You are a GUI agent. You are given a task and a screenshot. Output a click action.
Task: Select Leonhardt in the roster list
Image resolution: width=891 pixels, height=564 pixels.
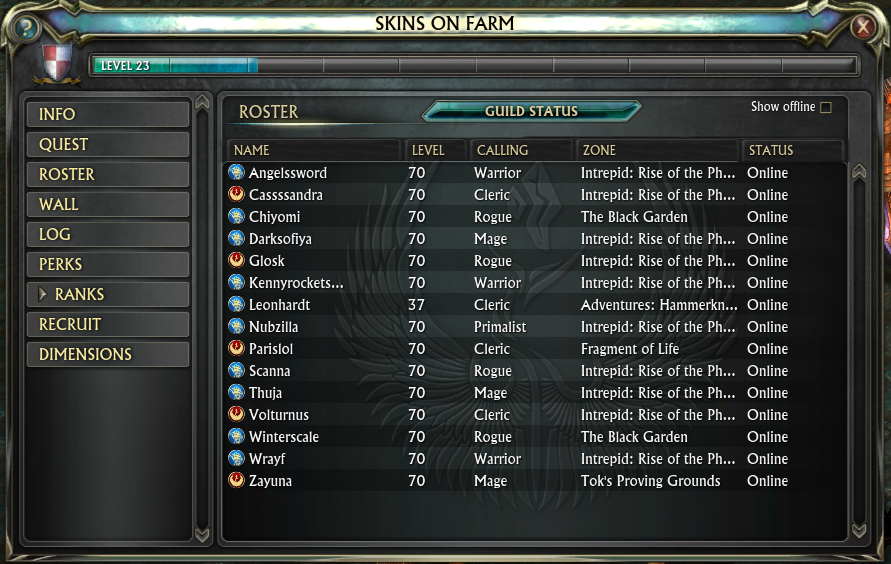point(280,305)
